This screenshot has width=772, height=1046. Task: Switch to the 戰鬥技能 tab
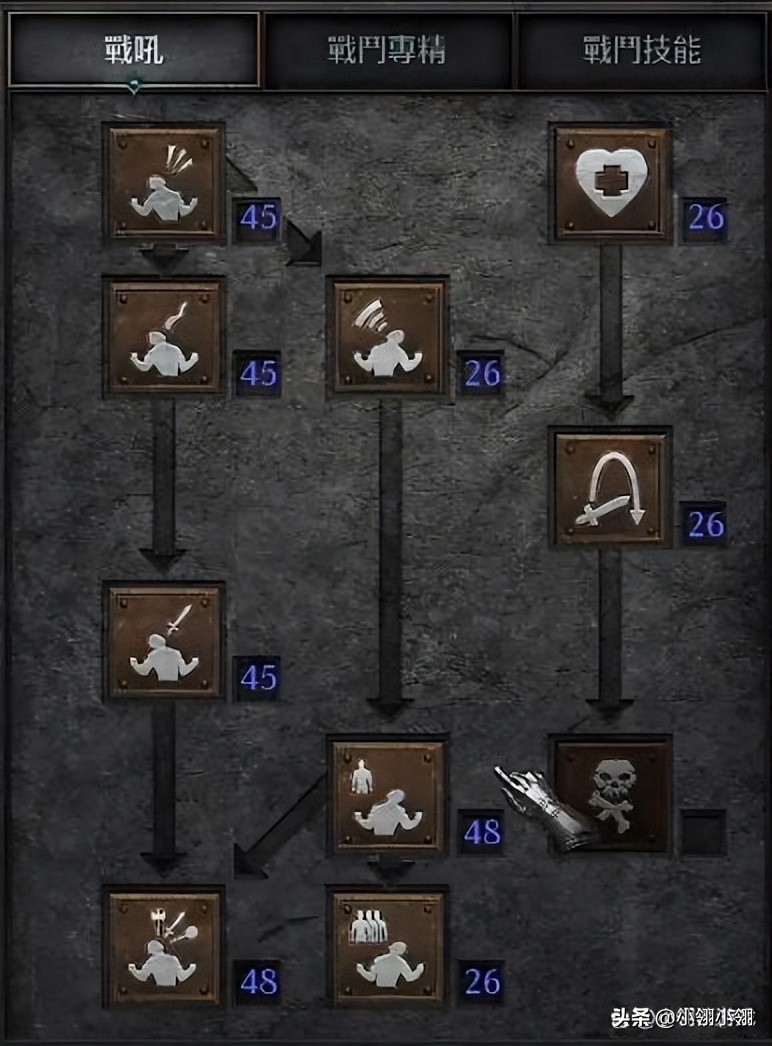click(643, 51)
